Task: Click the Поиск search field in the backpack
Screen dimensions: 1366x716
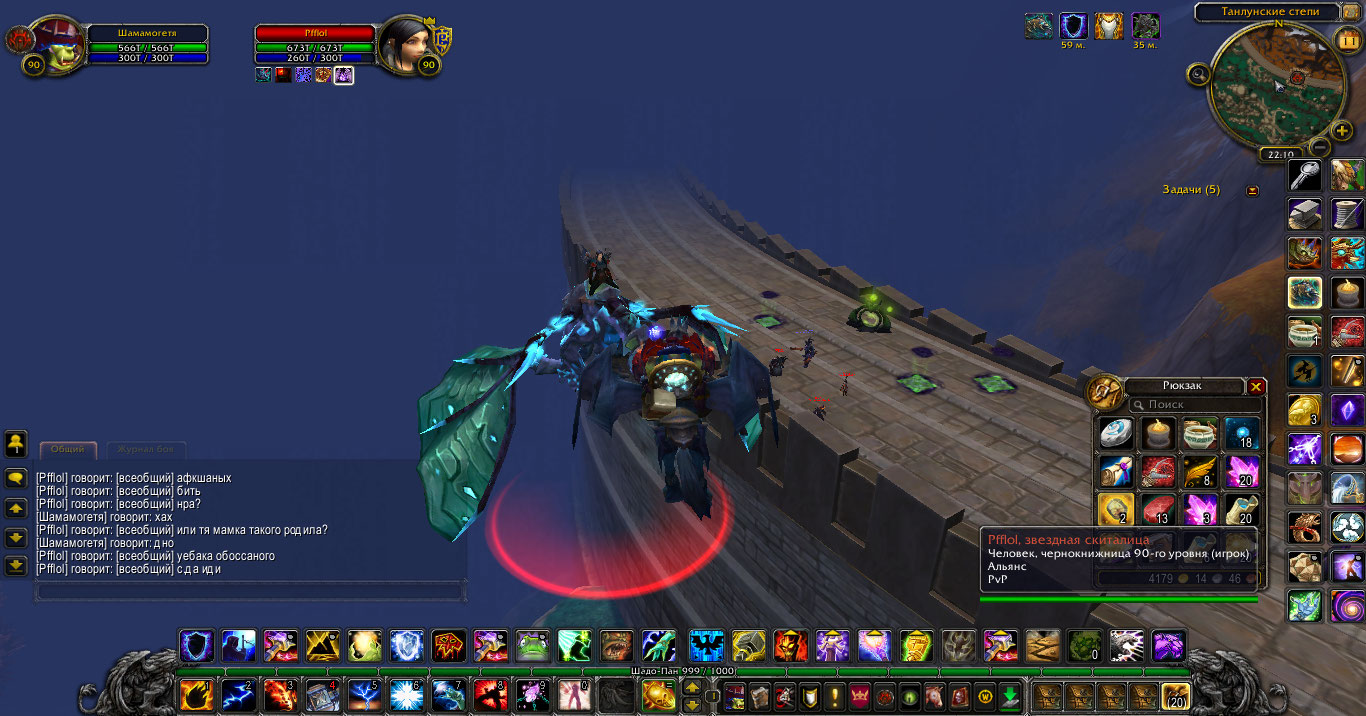Action: tap(1195, 405)
